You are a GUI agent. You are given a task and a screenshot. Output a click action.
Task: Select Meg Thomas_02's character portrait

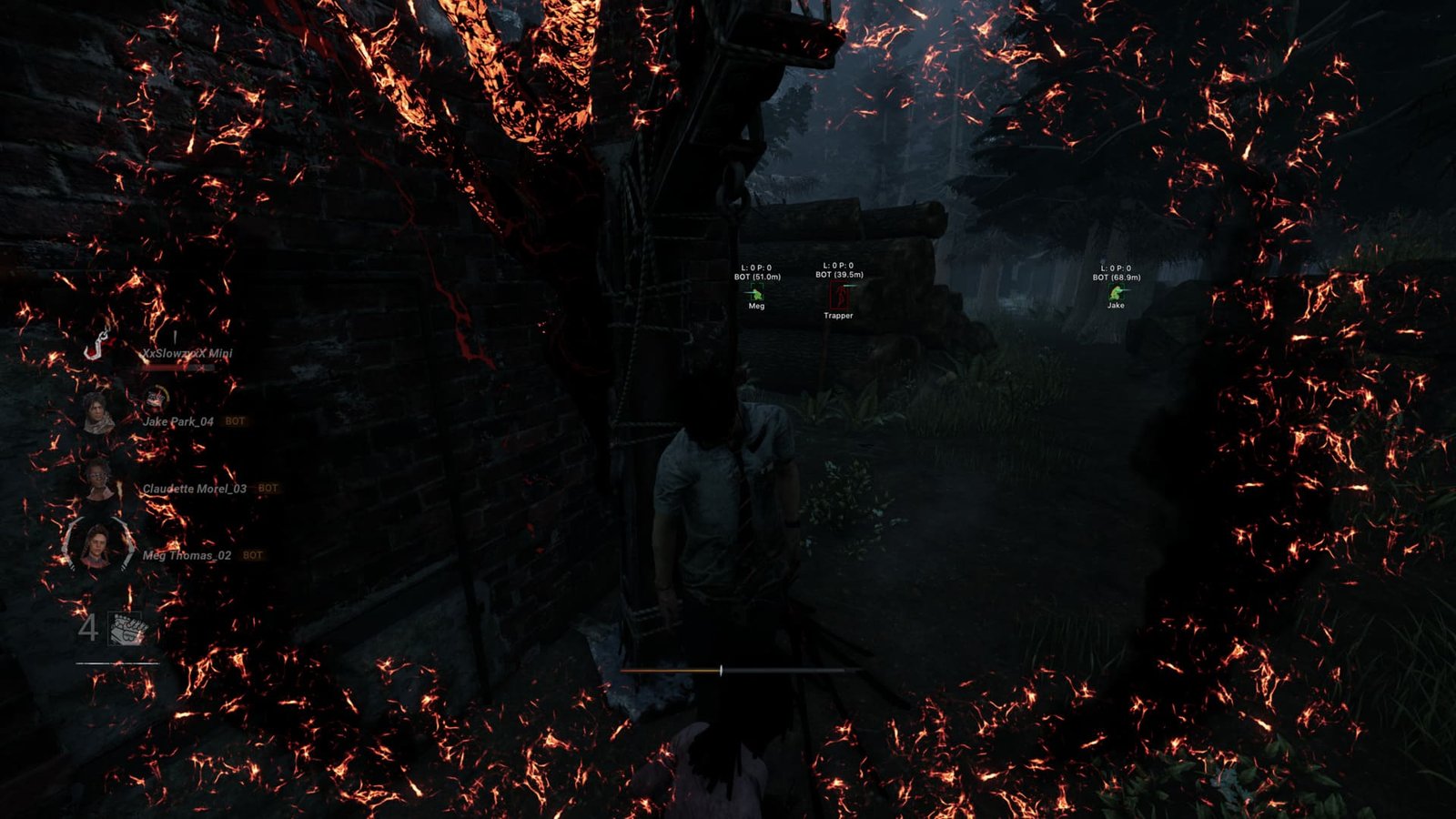(97, 550)
